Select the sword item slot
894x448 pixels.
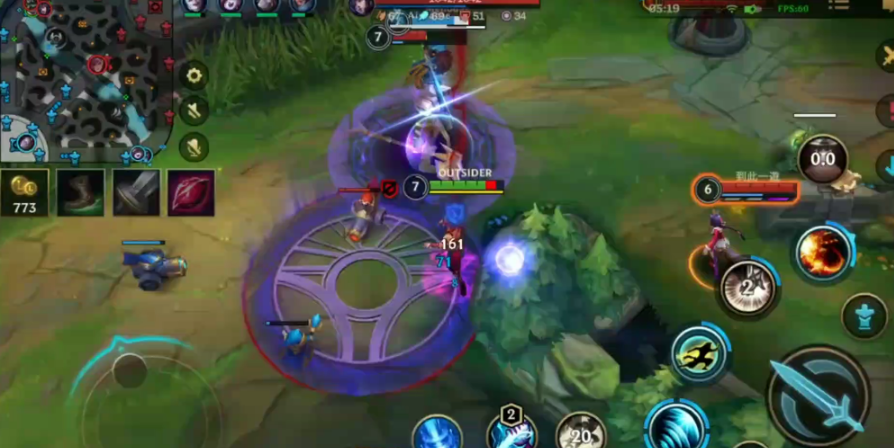click(136, 193)
